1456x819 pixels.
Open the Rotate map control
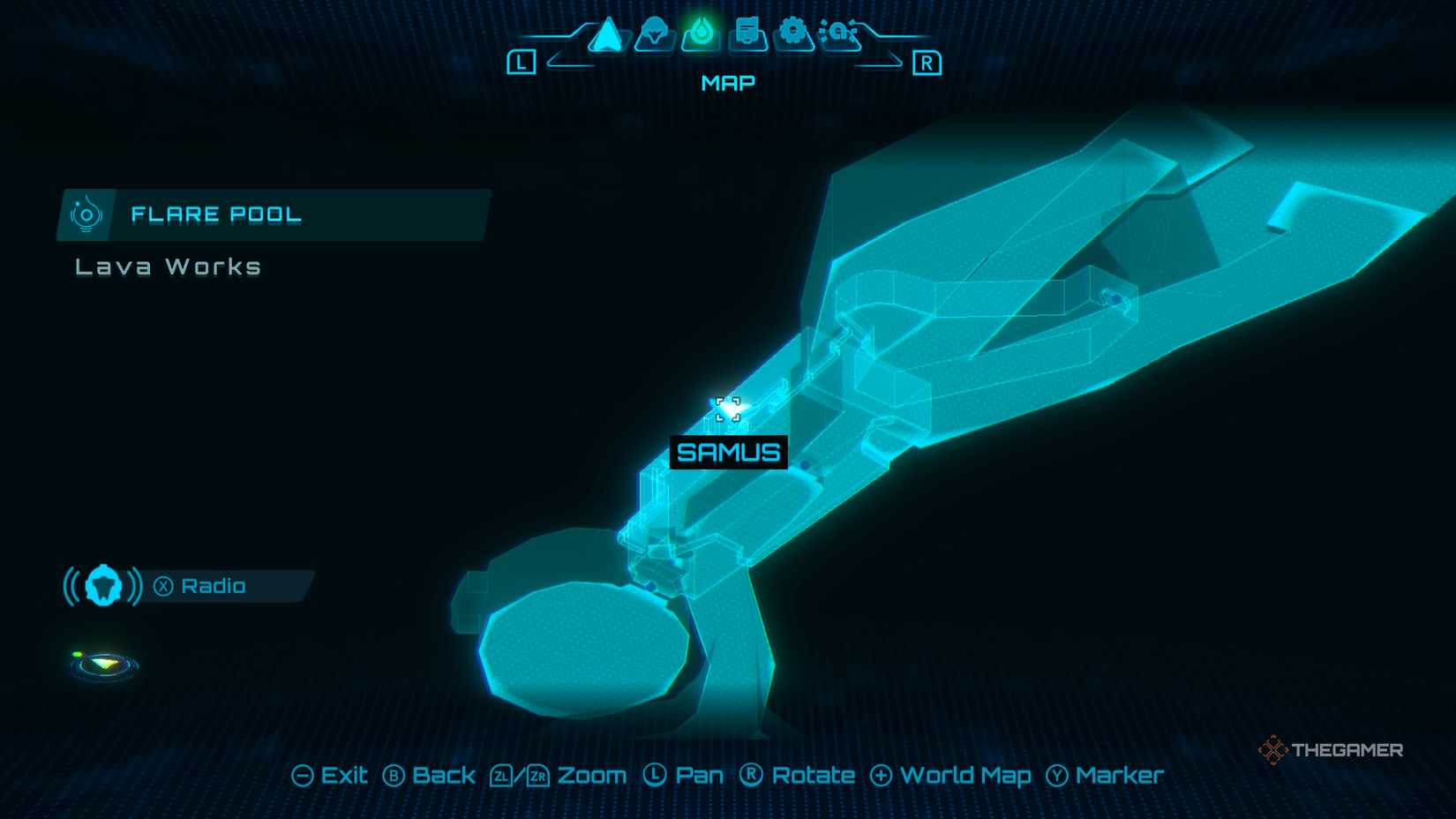pyautogui.click(x=799, y=775)
